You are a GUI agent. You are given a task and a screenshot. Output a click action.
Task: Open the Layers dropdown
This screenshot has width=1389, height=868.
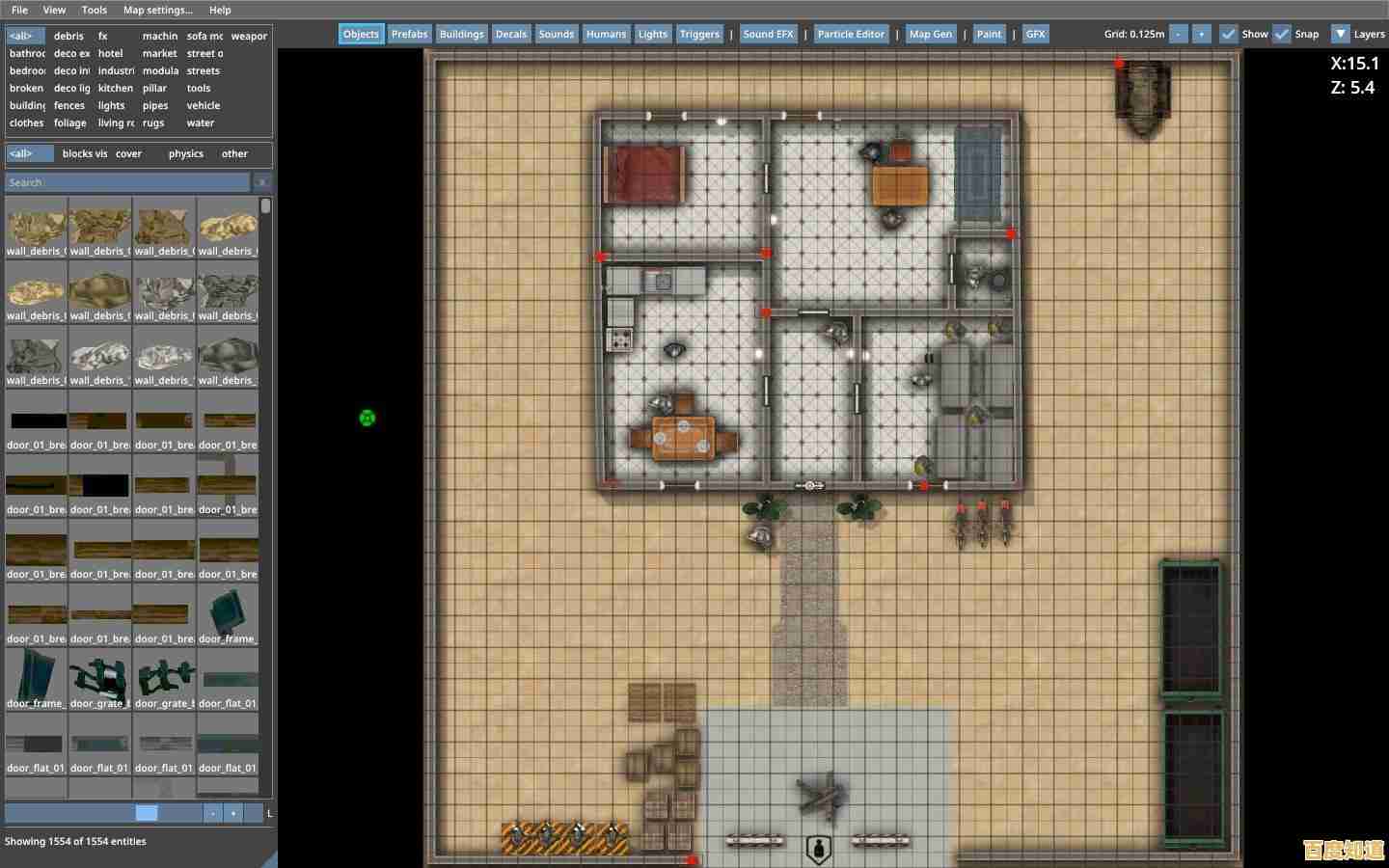[x=1342, y=34]
